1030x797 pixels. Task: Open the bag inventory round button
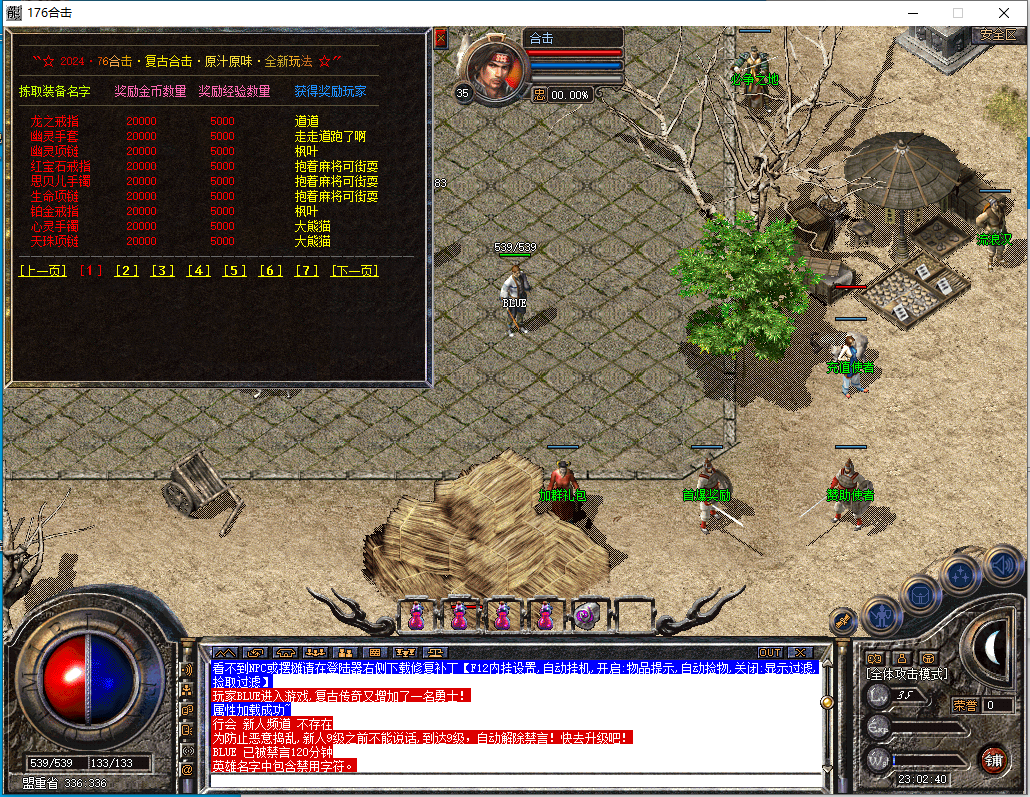[x=921, y=594]
